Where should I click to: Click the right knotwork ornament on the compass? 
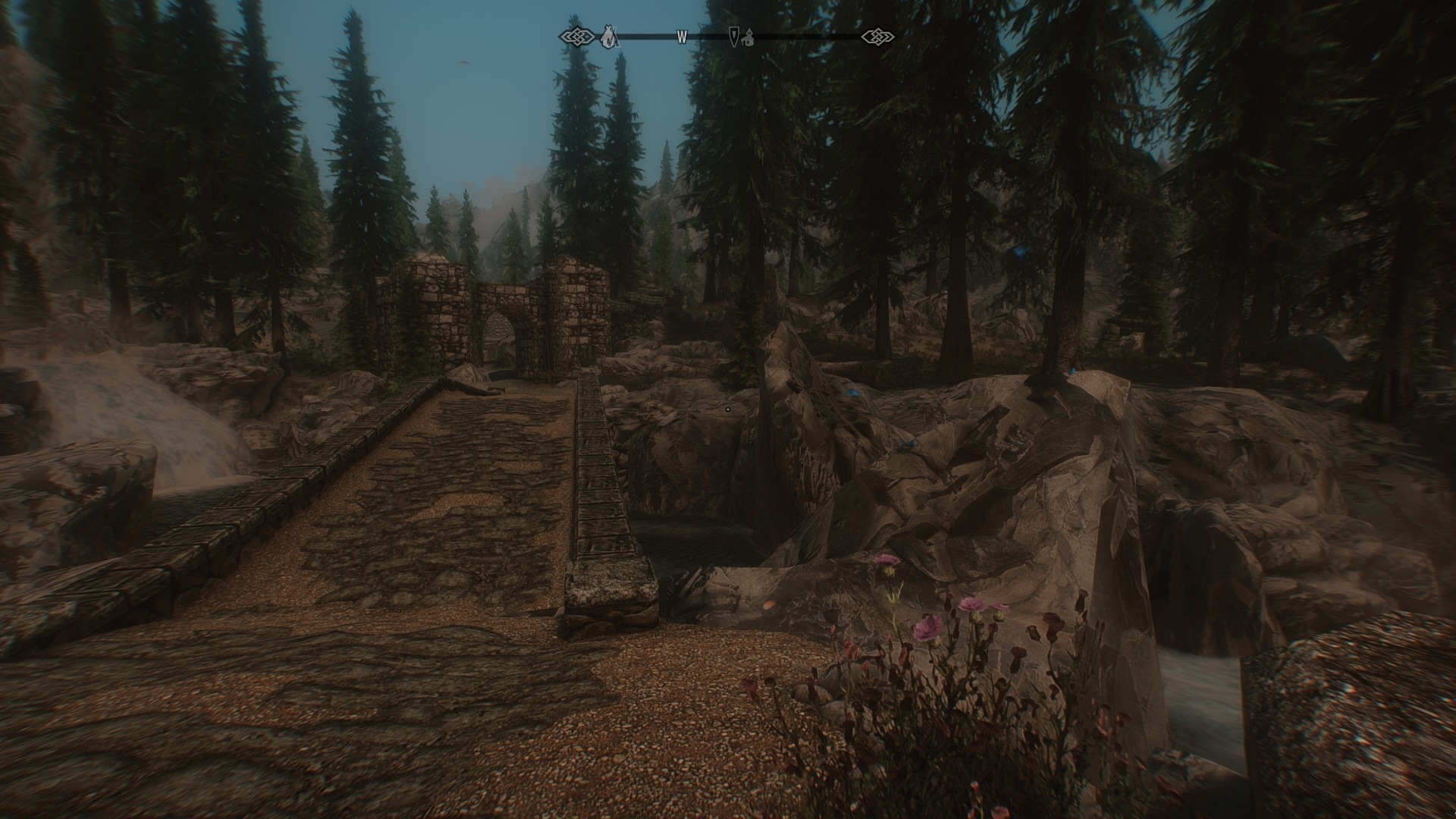[x=879, y=35]
